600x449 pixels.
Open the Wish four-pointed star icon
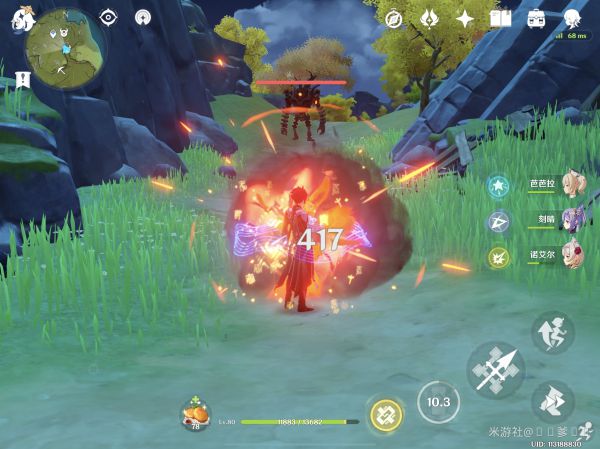465,18
